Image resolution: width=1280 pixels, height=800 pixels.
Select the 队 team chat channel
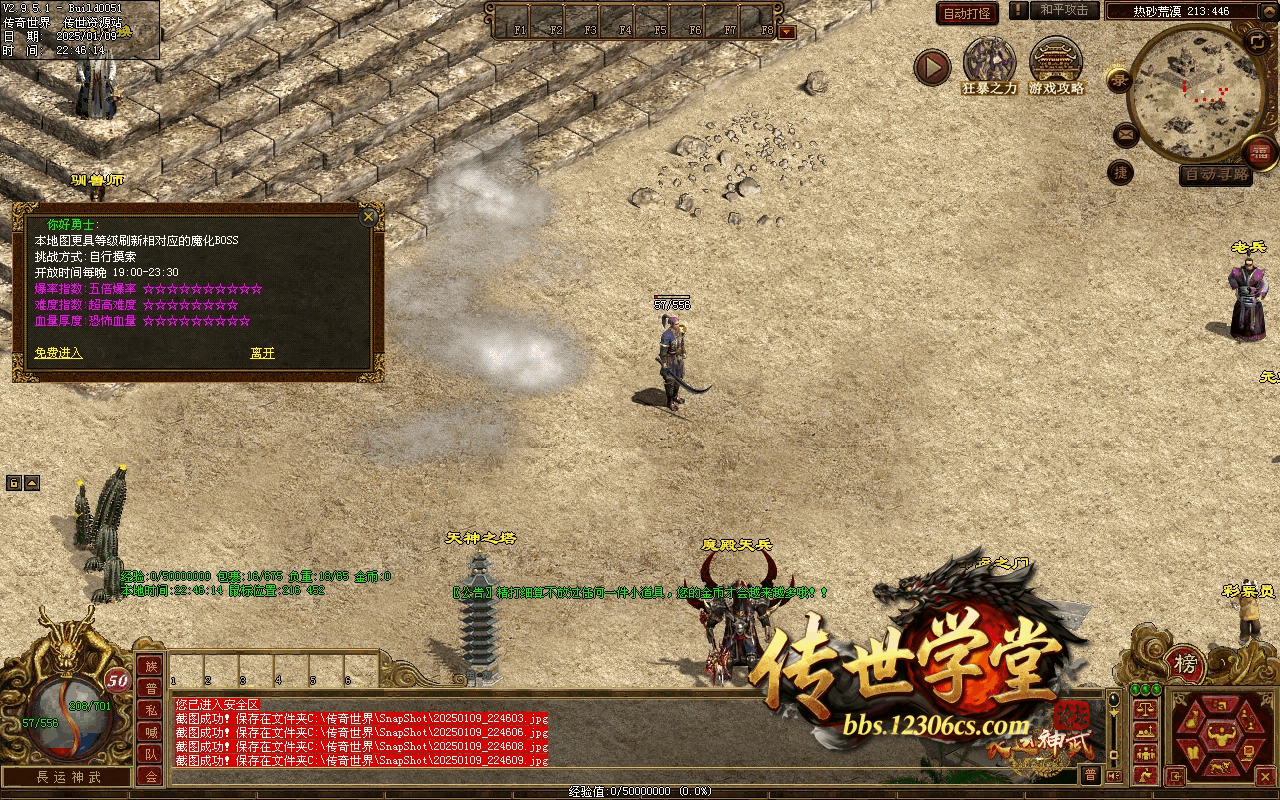click(x=150, y=754)
